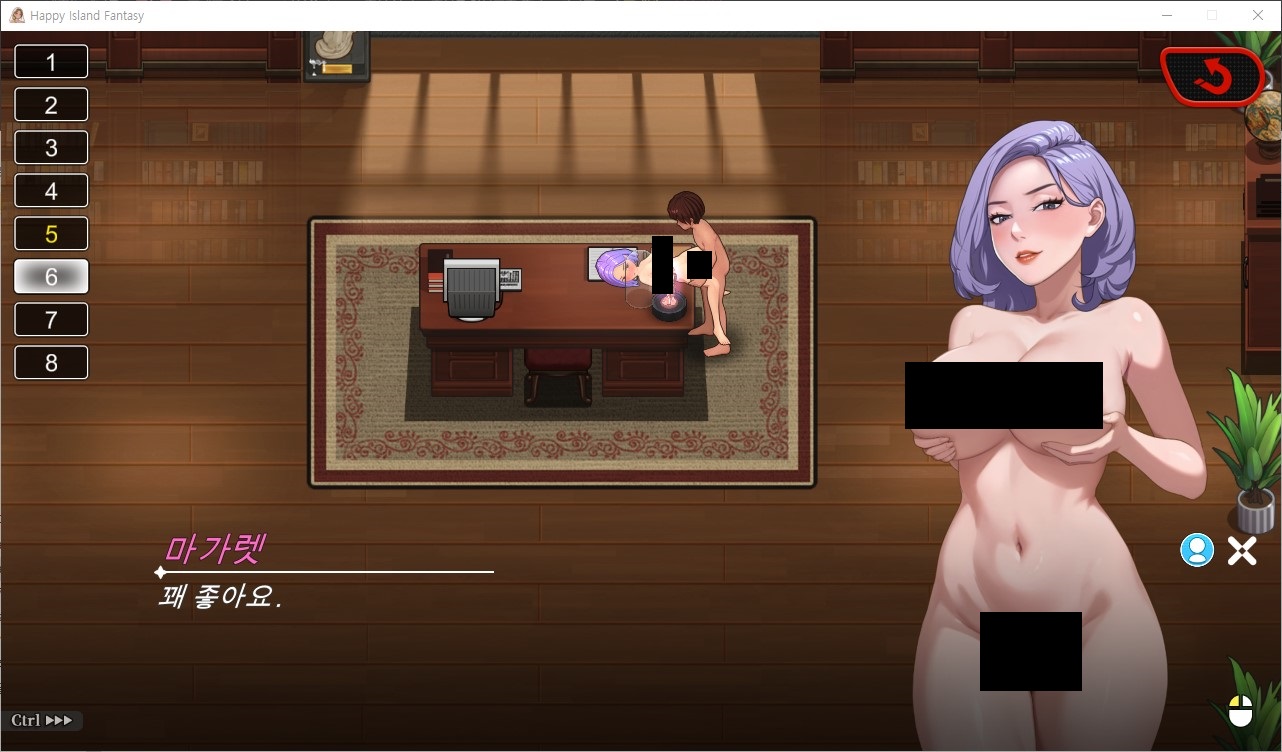1282x752 pixels.
Task: Toggle the blue character portrait icon
Action: coord(1196,550)
